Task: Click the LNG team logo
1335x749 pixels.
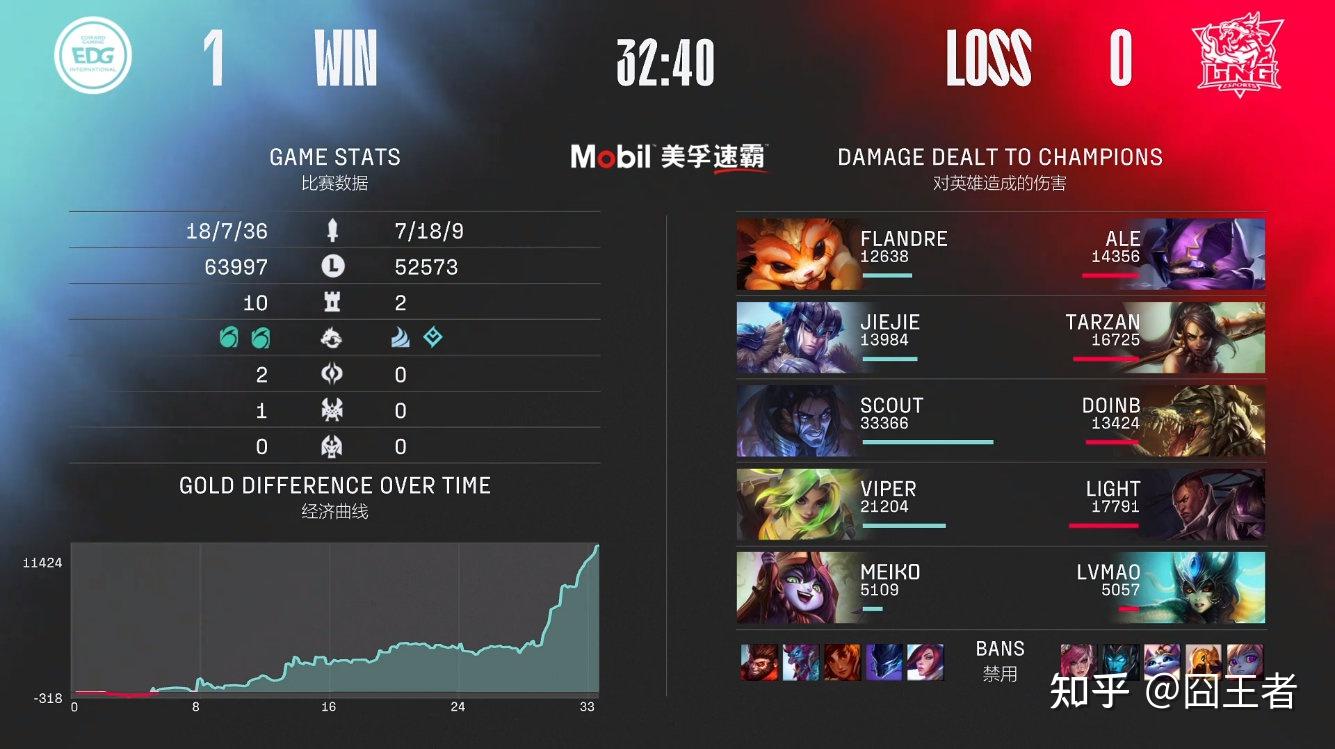Action: (x=1238, y=57)
